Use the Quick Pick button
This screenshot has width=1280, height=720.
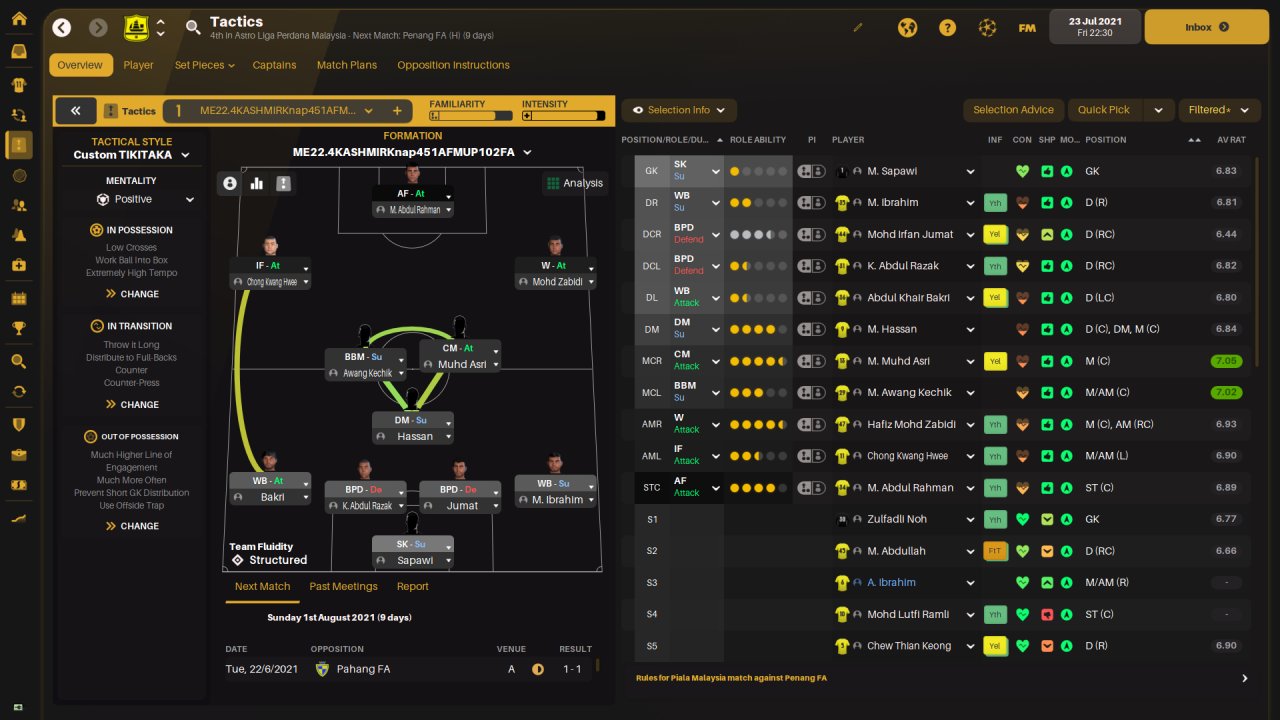point(1104,110)
